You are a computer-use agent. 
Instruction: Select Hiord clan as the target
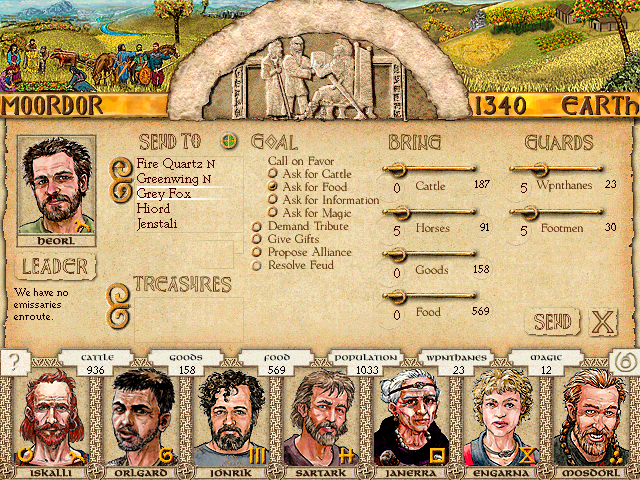pyautogui.click(x=153, y=209)
